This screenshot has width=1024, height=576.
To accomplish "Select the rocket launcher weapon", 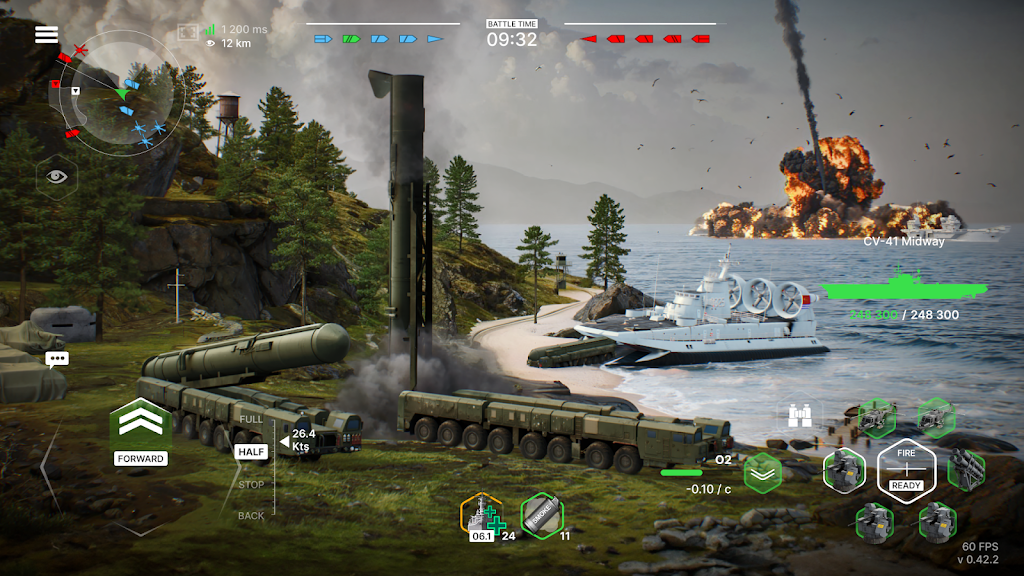I will point(966,468).
